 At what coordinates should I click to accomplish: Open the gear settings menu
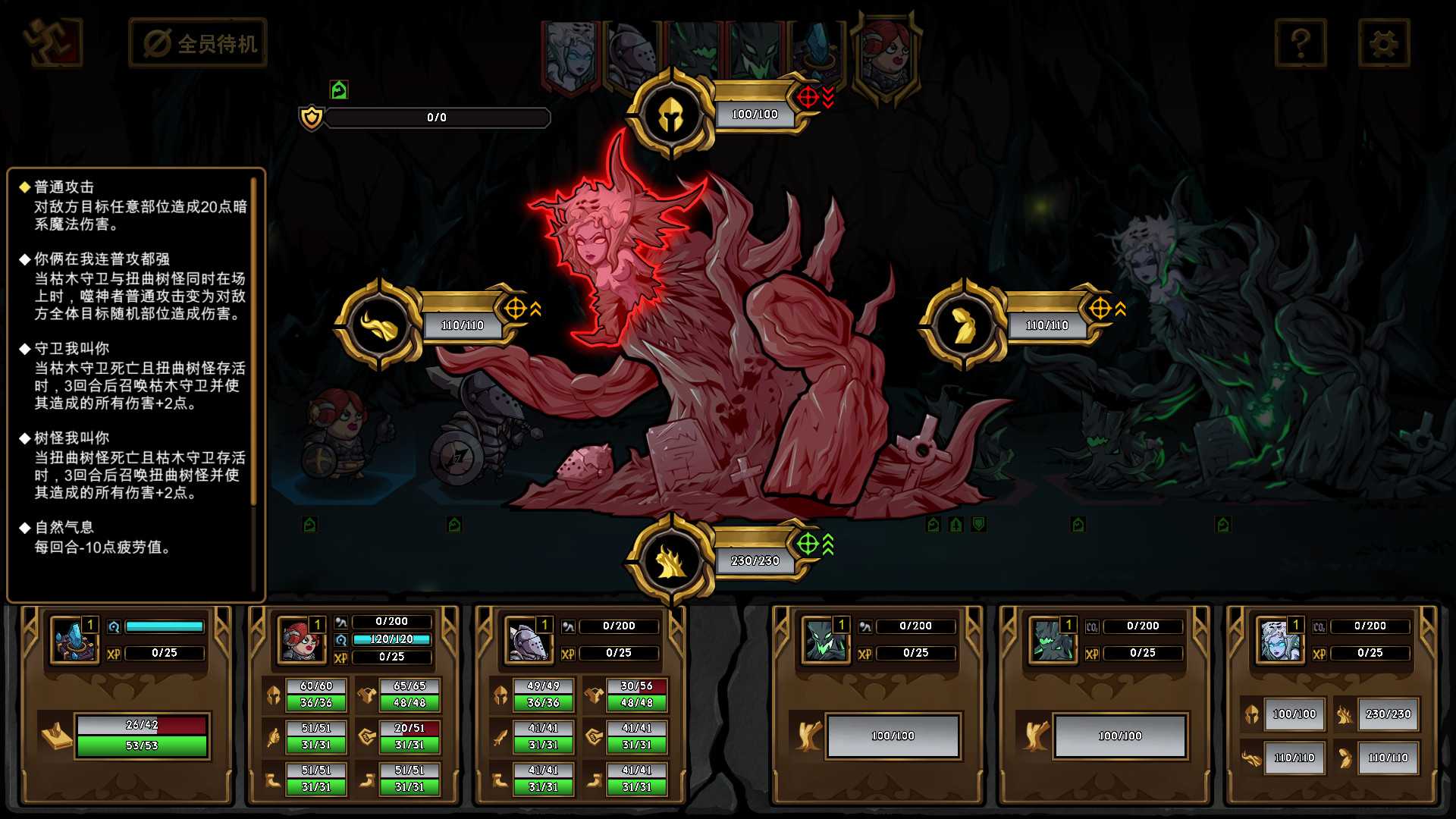point(1383,43)
